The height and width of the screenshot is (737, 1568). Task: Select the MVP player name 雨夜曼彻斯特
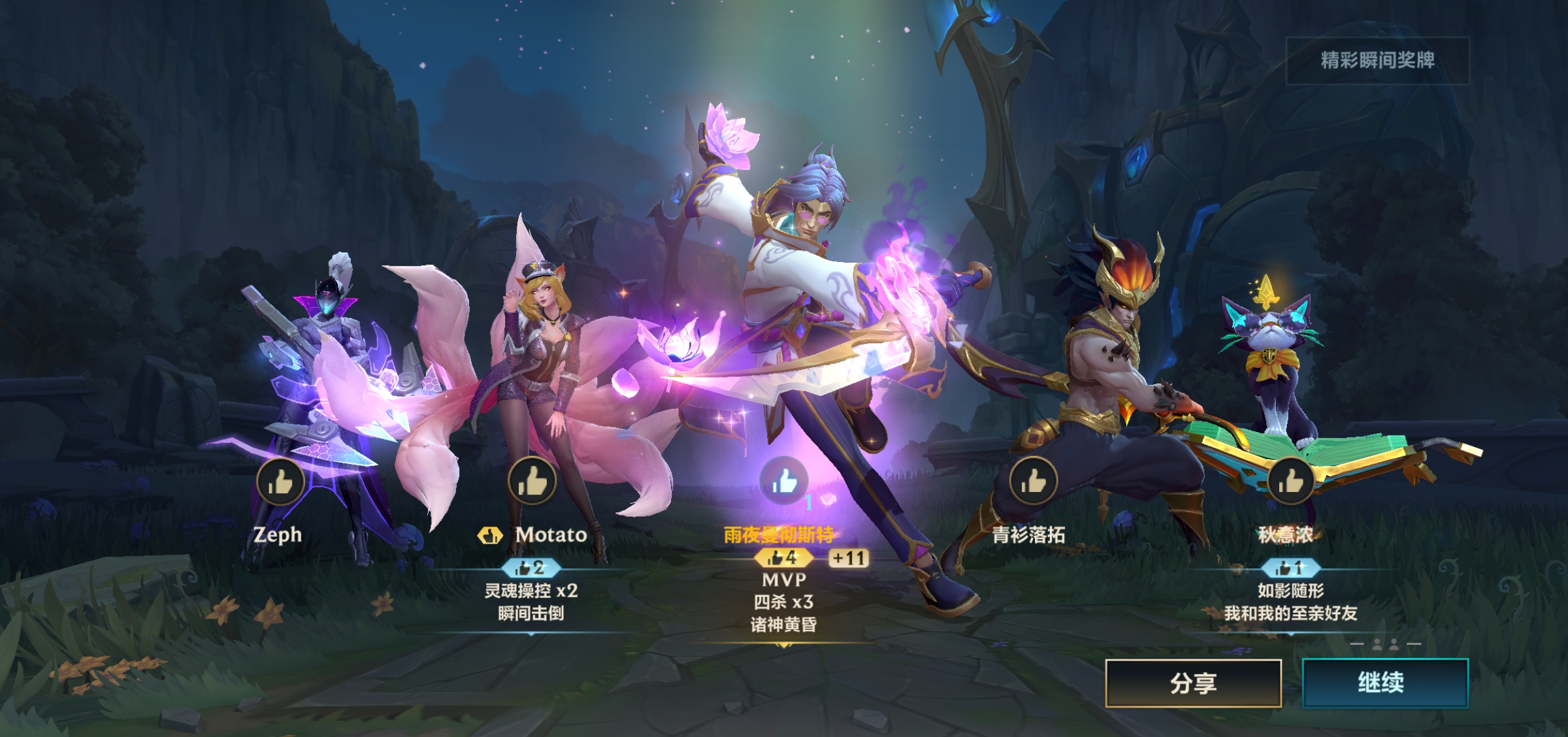click(x=779, y=535)
